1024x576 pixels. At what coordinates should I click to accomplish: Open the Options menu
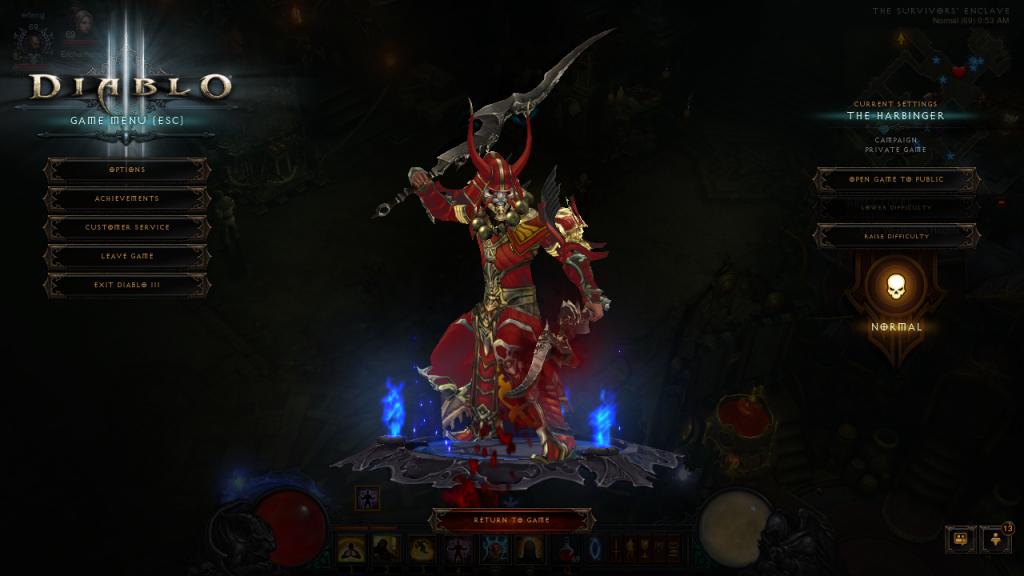tap(127, 170)
